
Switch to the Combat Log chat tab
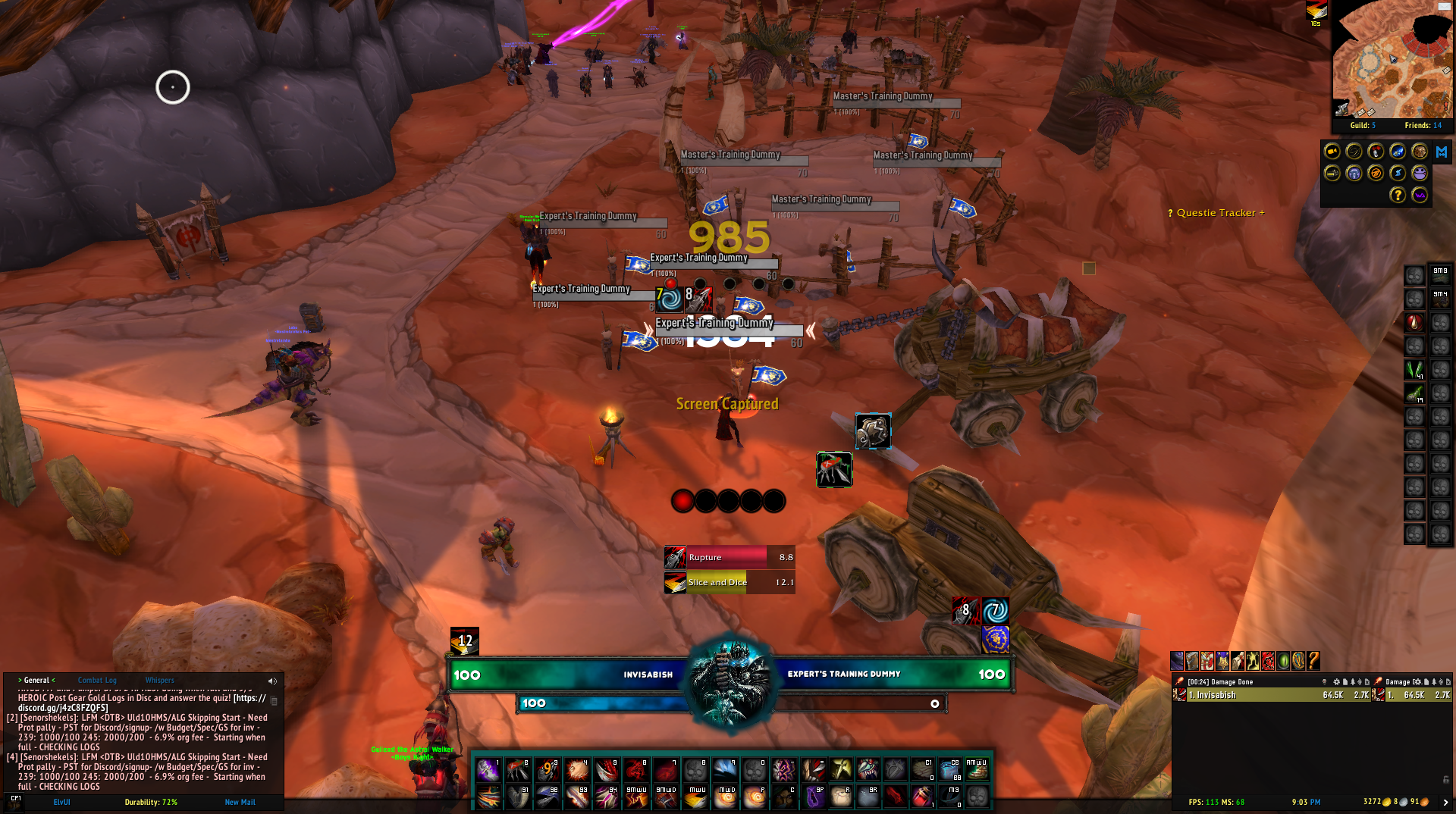pos(97,681)
